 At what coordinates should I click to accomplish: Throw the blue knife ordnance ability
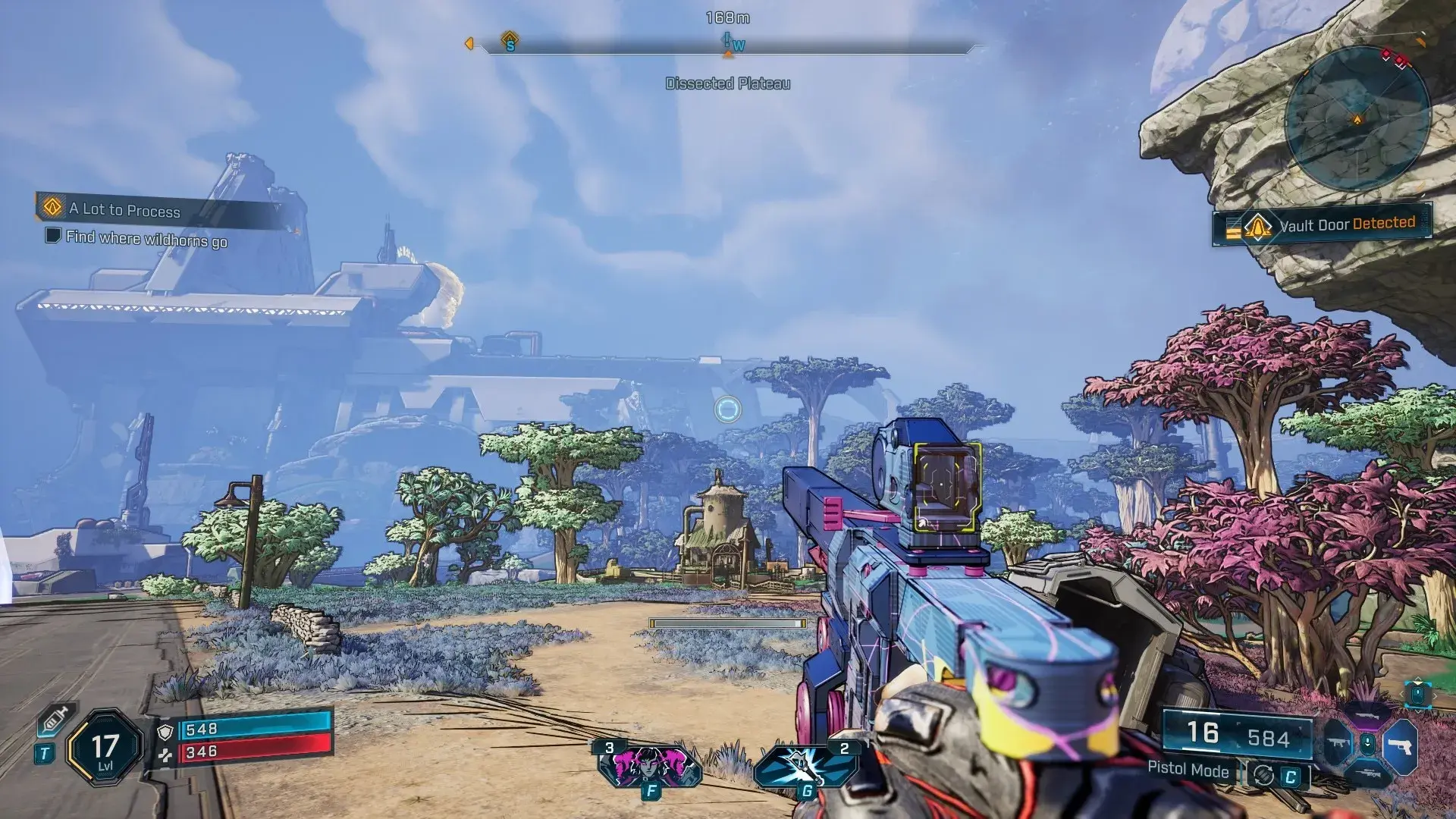[806, 766]
